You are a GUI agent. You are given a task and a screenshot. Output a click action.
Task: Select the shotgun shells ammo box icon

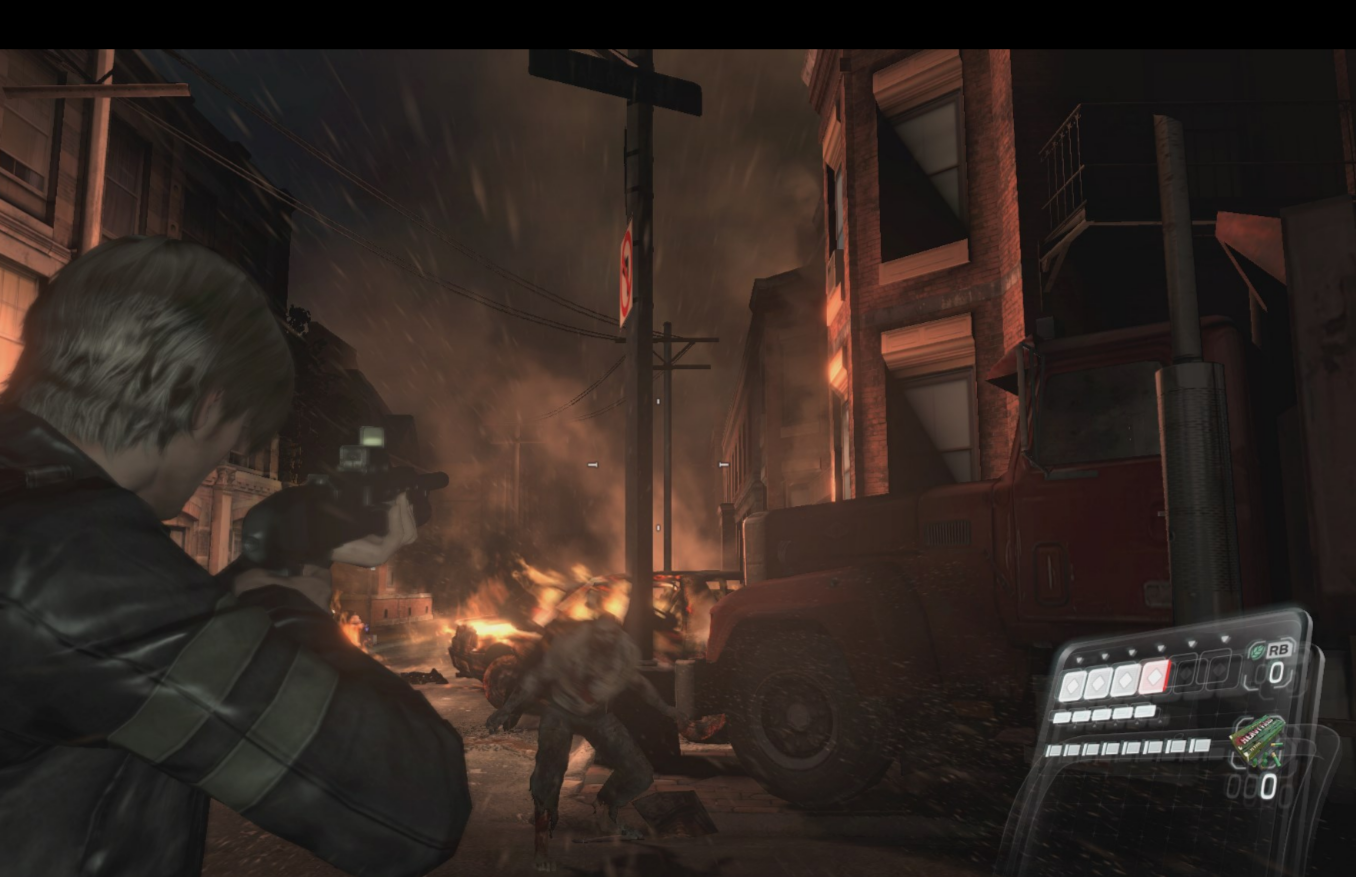pos(1257,736)
